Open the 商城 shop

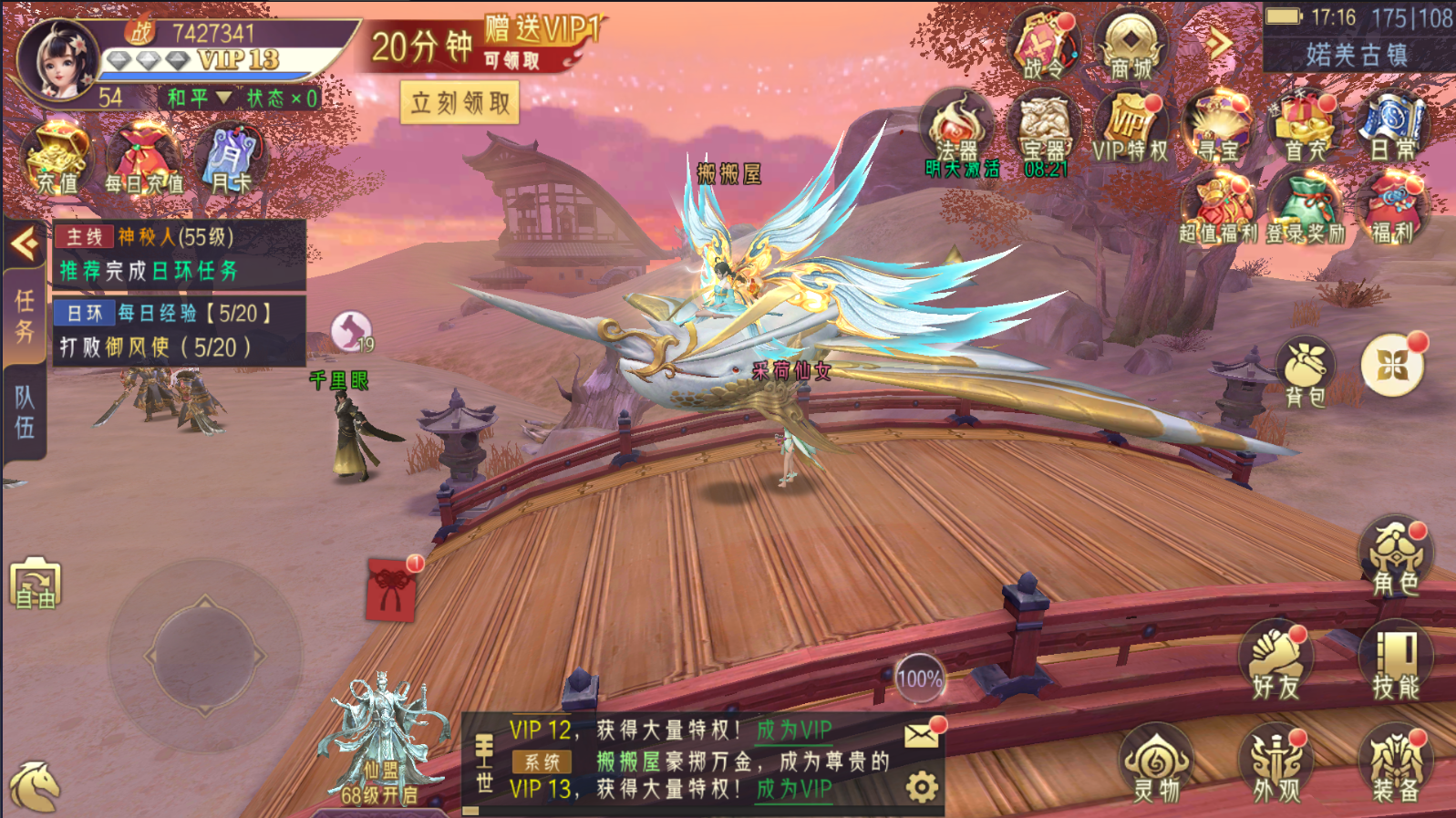coord(1131,47)
